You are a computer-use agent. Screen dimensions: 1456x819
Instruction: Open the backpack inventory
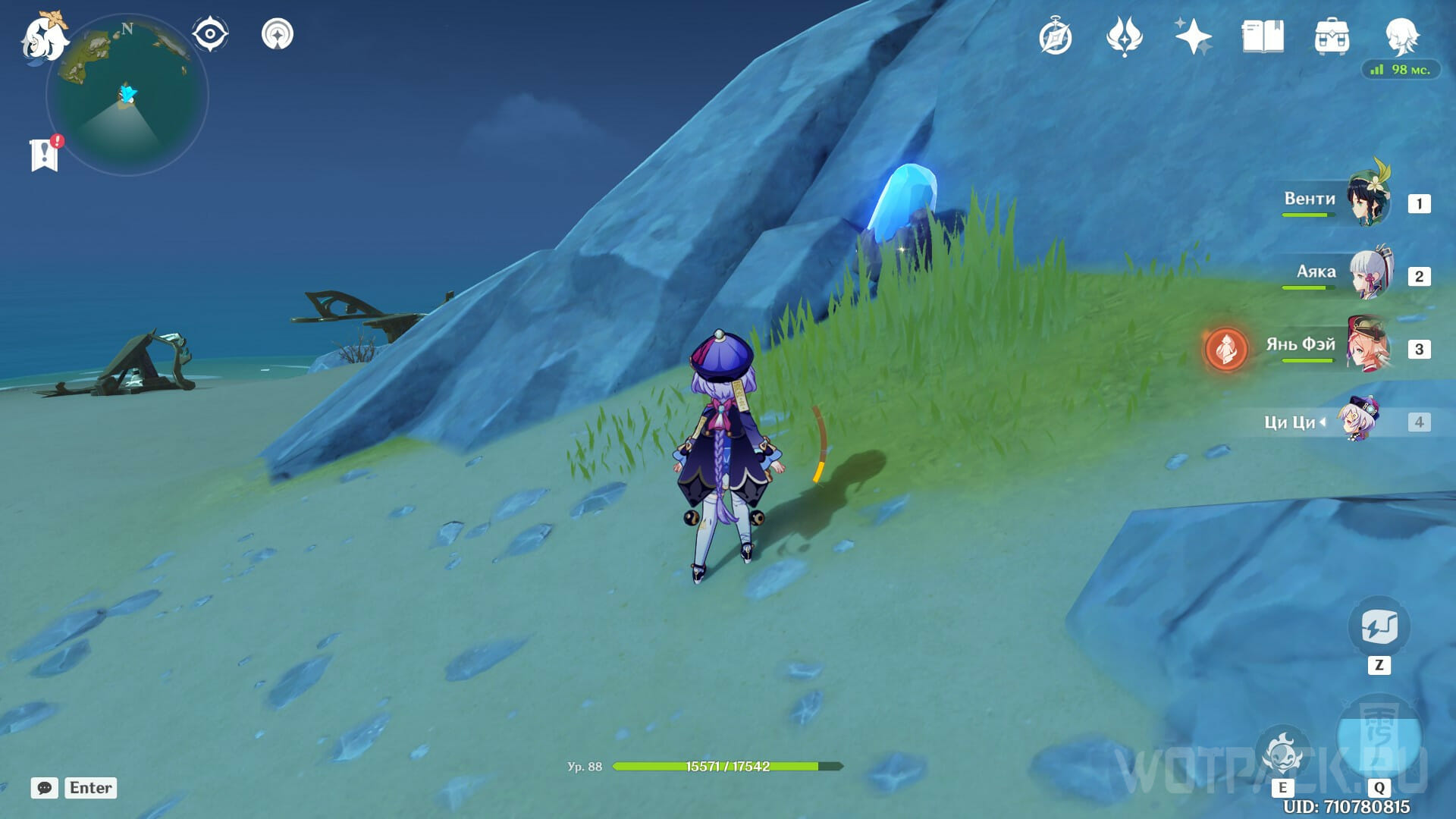(1332, 36)
